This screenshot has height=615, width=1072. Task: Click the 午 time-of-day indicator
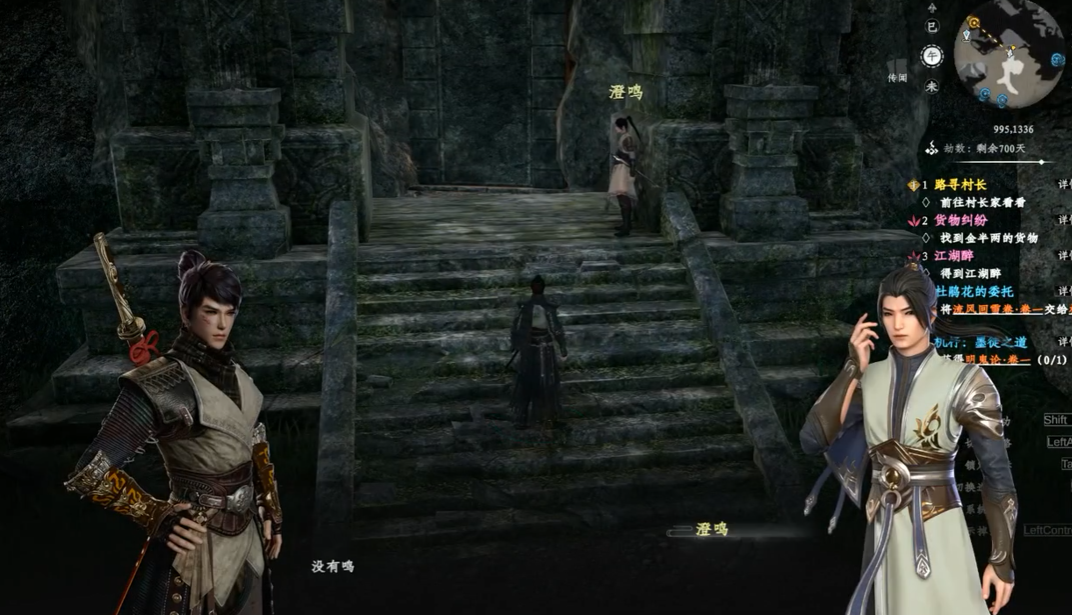point(932,56)
